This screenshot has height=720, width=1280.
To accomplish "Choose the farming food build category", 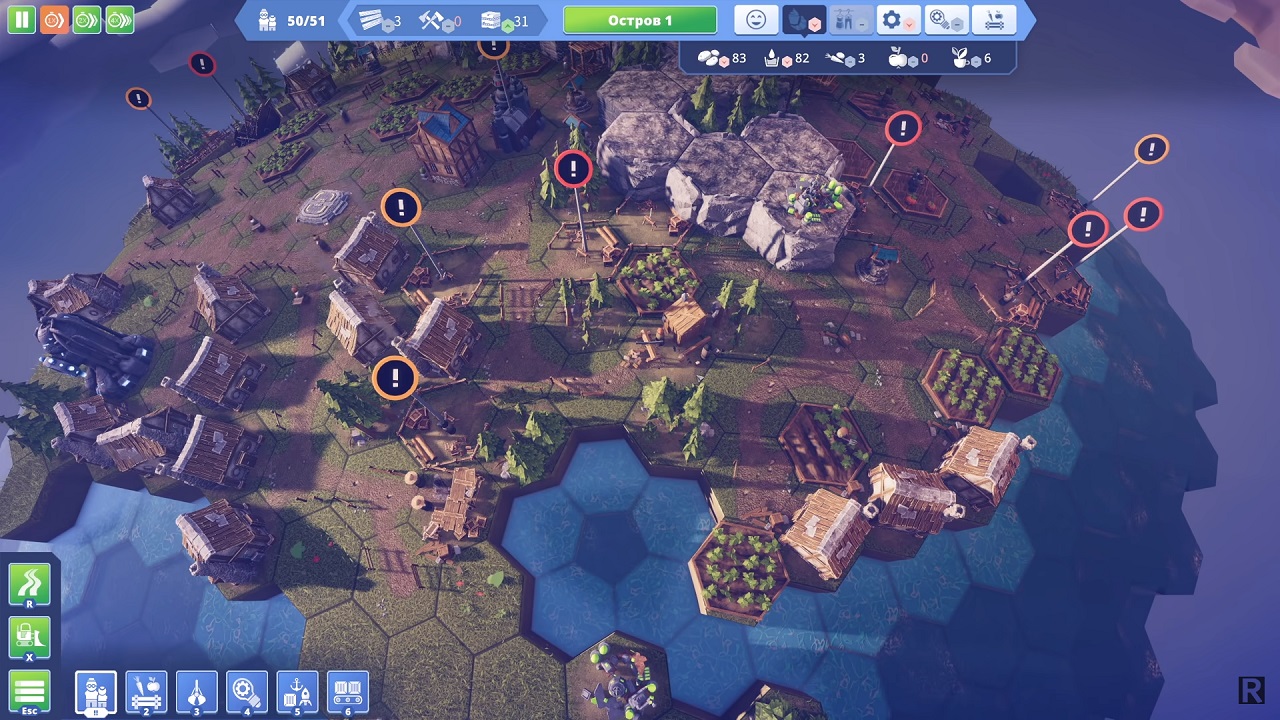I will pyautogui.click(x=147, y=692).
